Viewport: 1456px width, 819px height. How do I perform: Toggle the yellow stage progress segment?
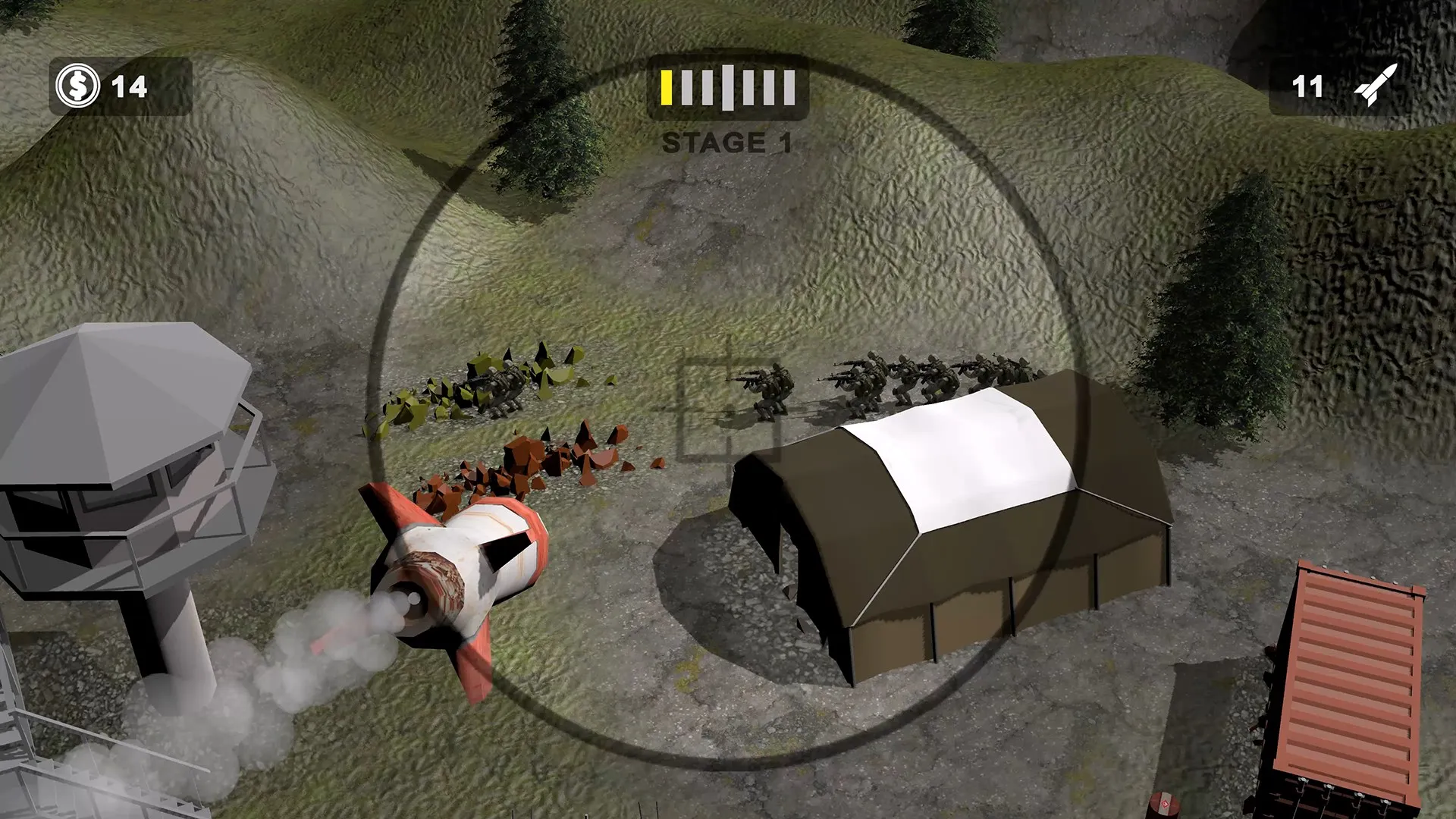tap(667, 87)
